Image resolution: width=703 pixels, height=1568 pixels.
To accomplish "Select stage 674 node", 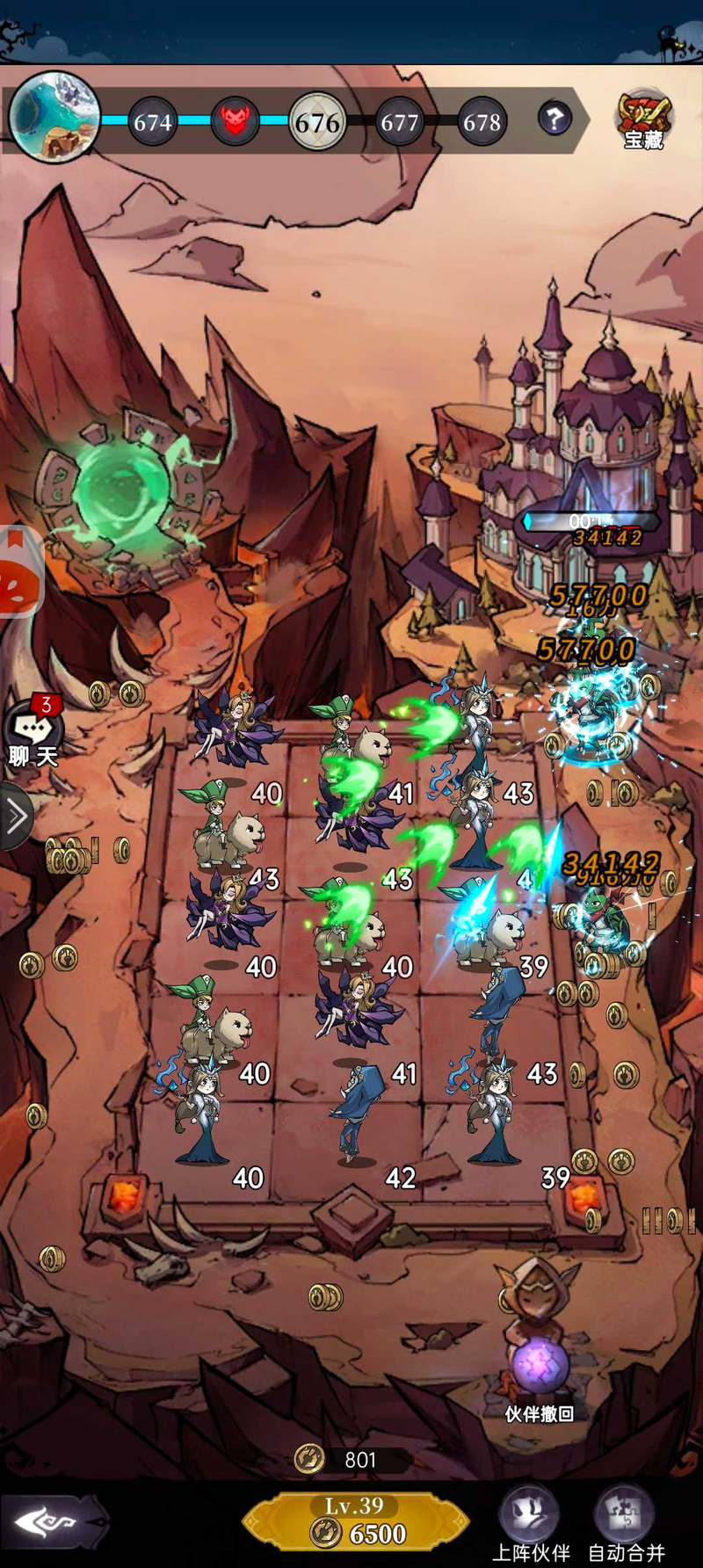I will pyautogui.click(x=152, y=121).
